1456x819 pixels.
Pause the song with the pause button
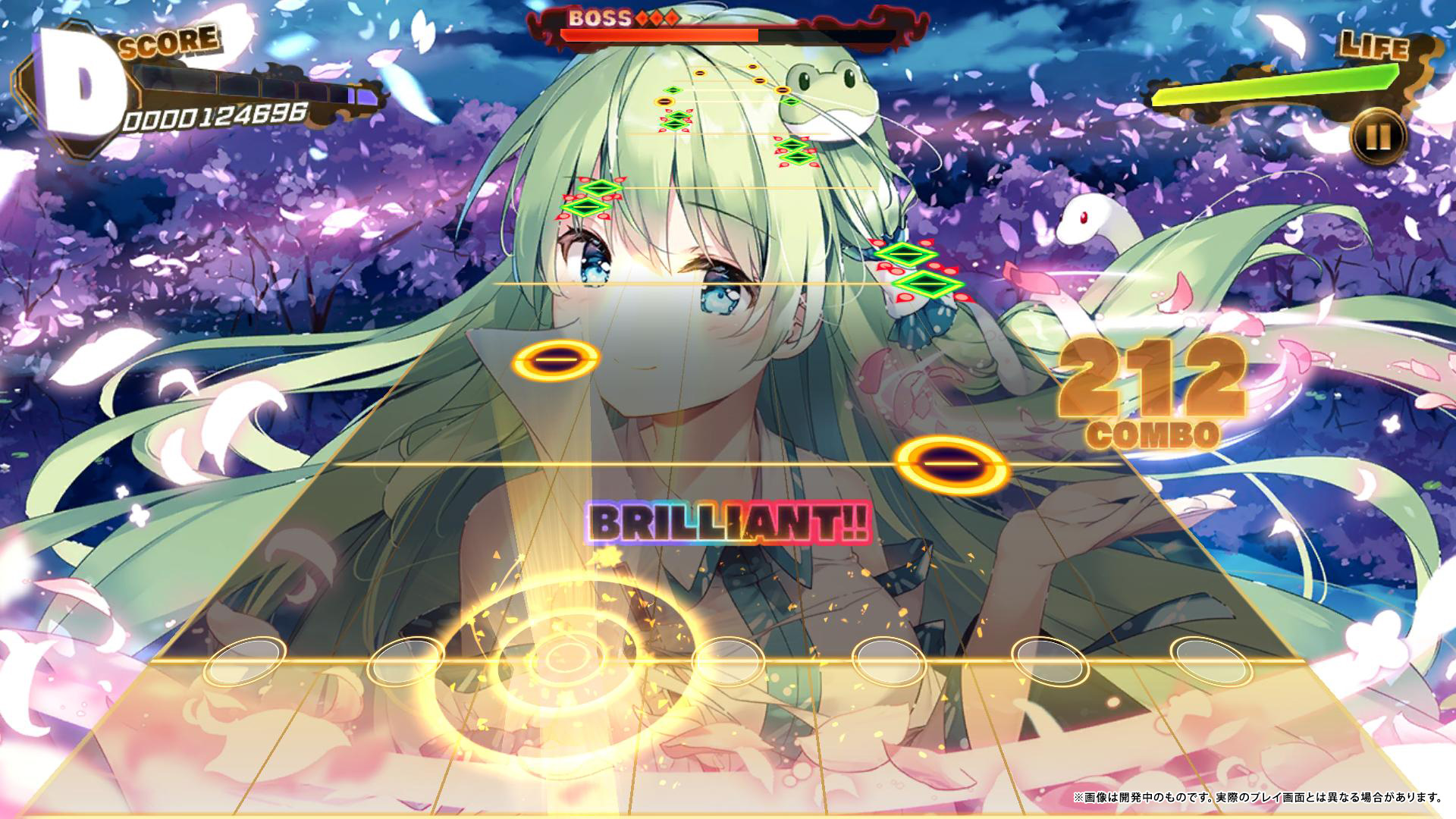(x=1378, y=137)
